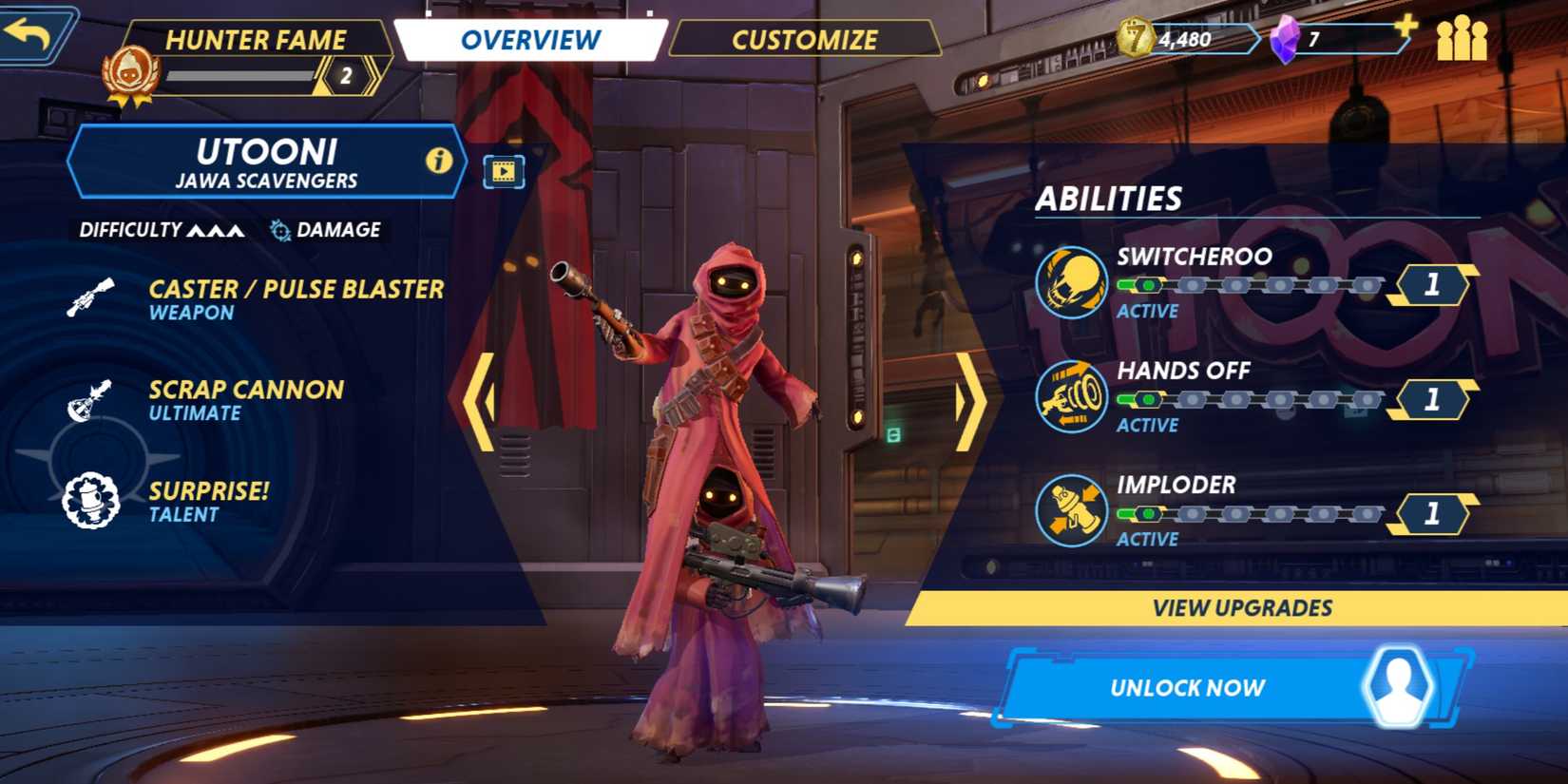Viewport: 1568px width, 784px height.
Task: Switch to the Customize tab
Action: click(x=804, y=40)
